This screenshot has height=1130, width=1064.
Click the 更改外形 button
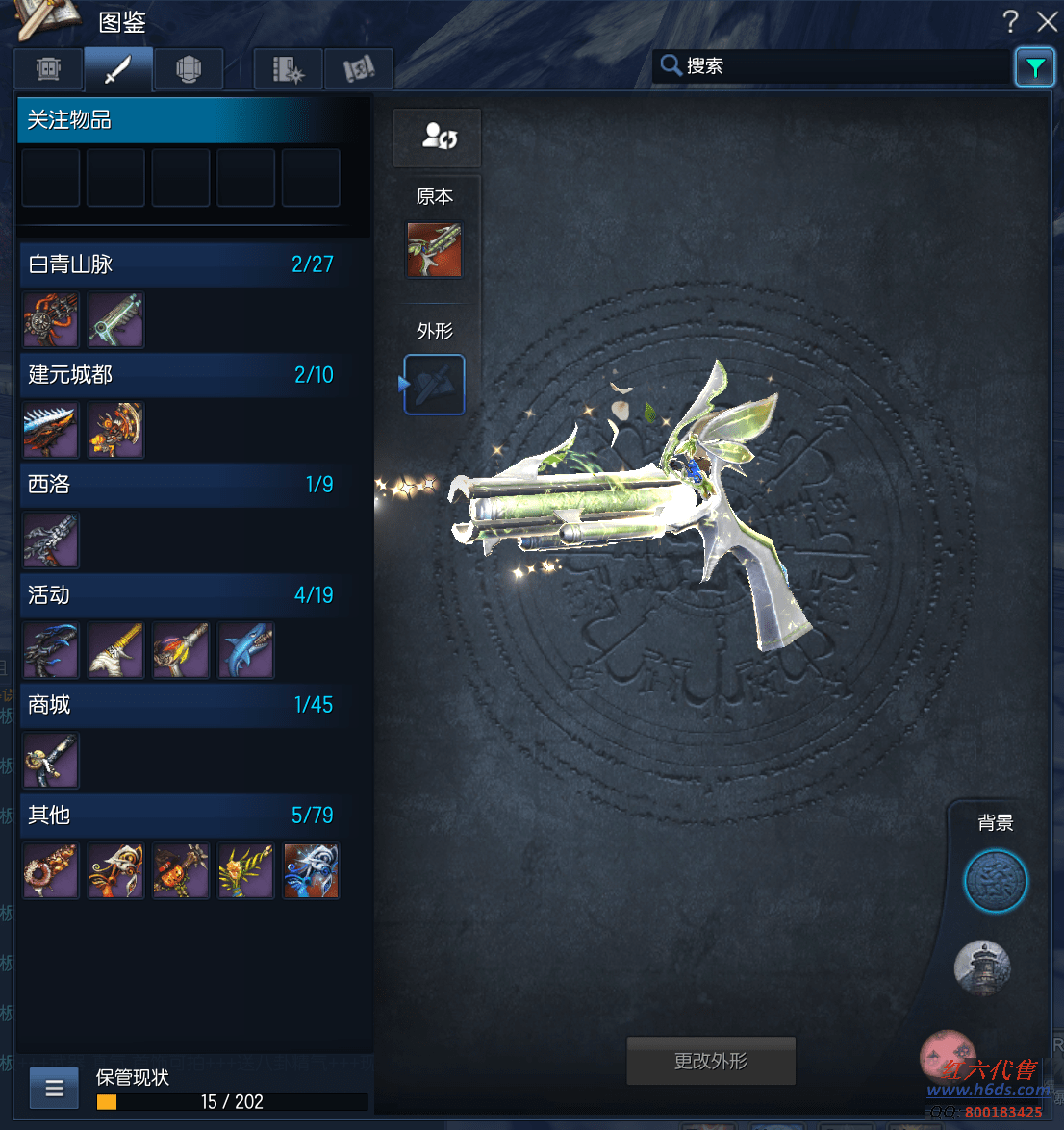point(711,1061)
